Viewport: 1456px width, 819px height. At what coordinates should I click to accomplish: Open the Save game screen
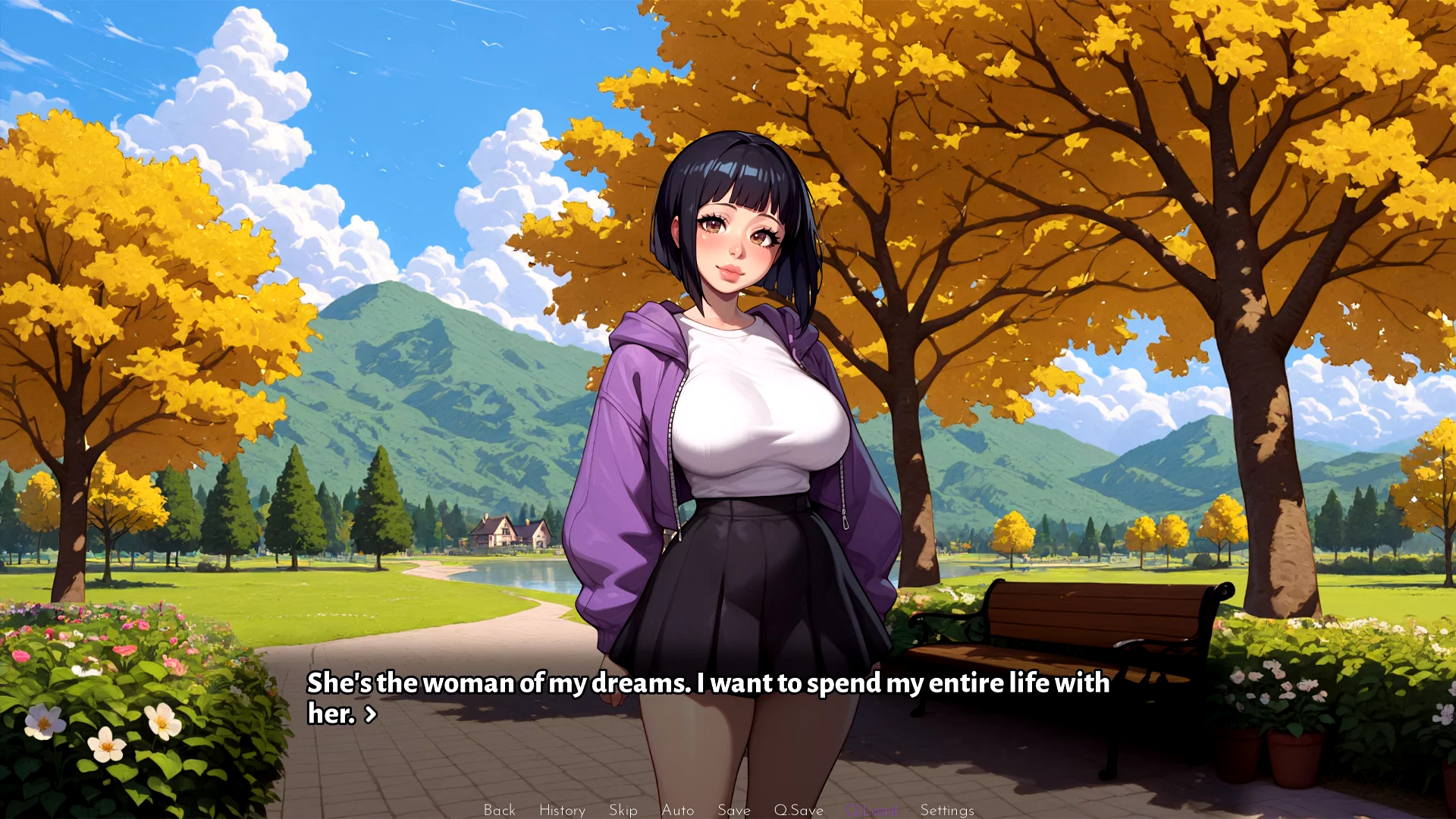[x=733, y=810]
